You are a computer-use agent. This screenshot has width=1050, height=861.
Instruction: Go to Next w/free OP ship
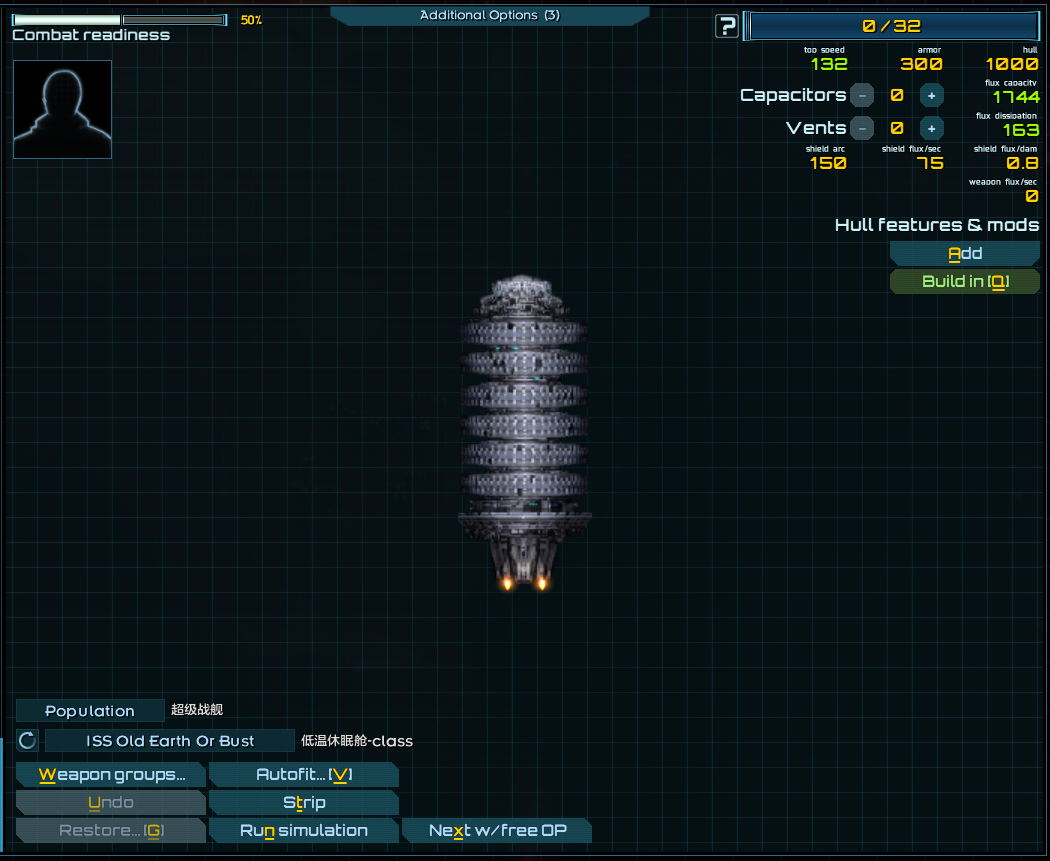click(496, 831)
